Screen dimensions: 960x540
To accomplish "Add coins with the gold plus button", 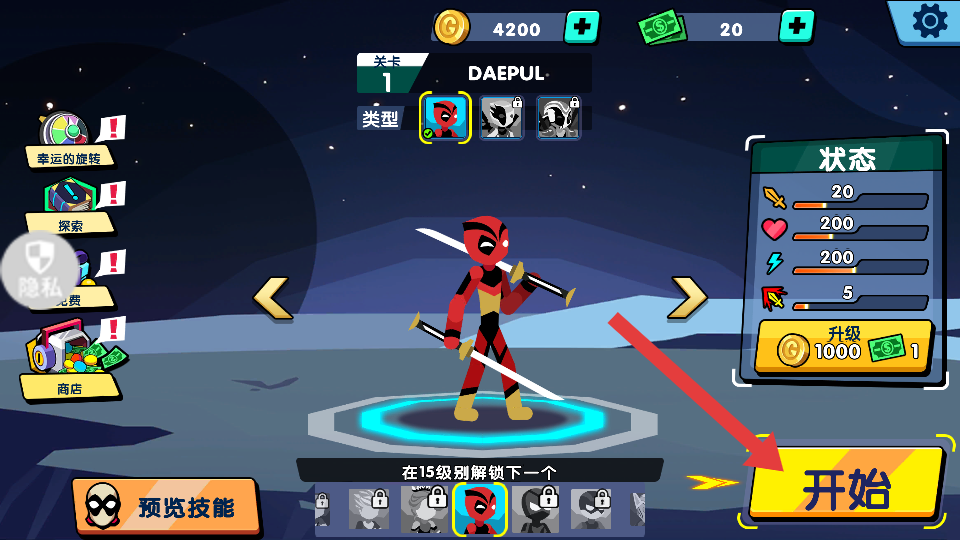I will click(582, 27).
